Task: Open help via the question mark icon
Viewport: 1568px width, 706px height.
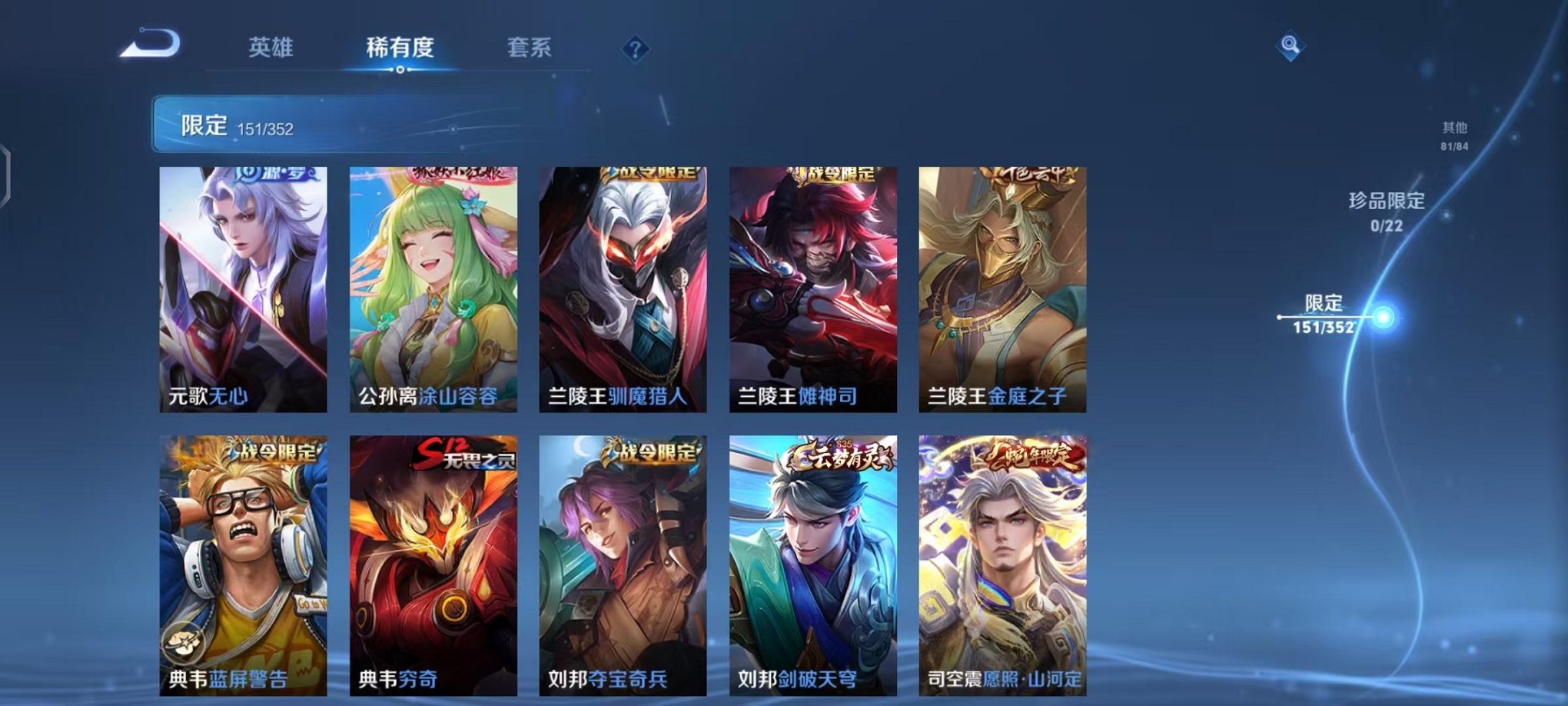Action: tap(634, 49)
